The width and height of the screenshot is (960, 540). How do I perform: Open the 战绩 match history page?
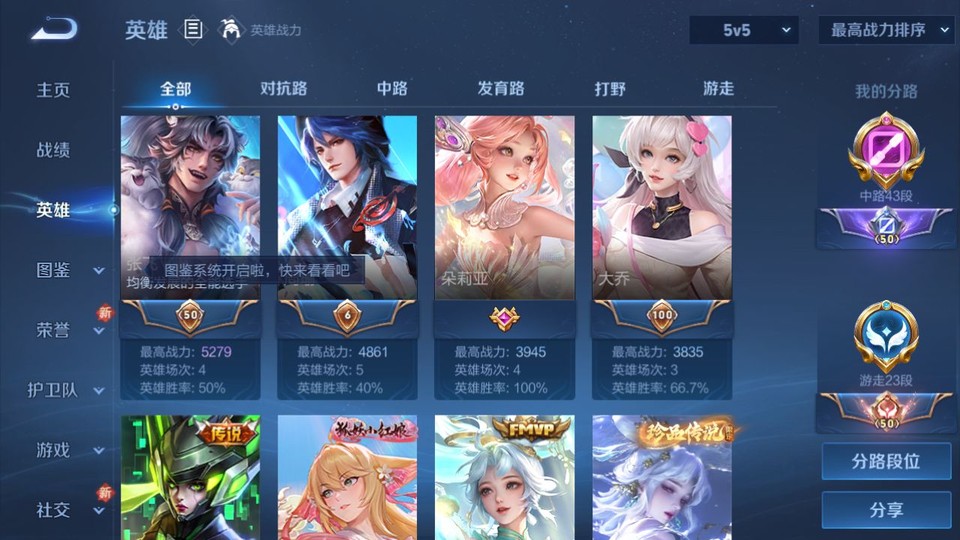pos(54,150)
